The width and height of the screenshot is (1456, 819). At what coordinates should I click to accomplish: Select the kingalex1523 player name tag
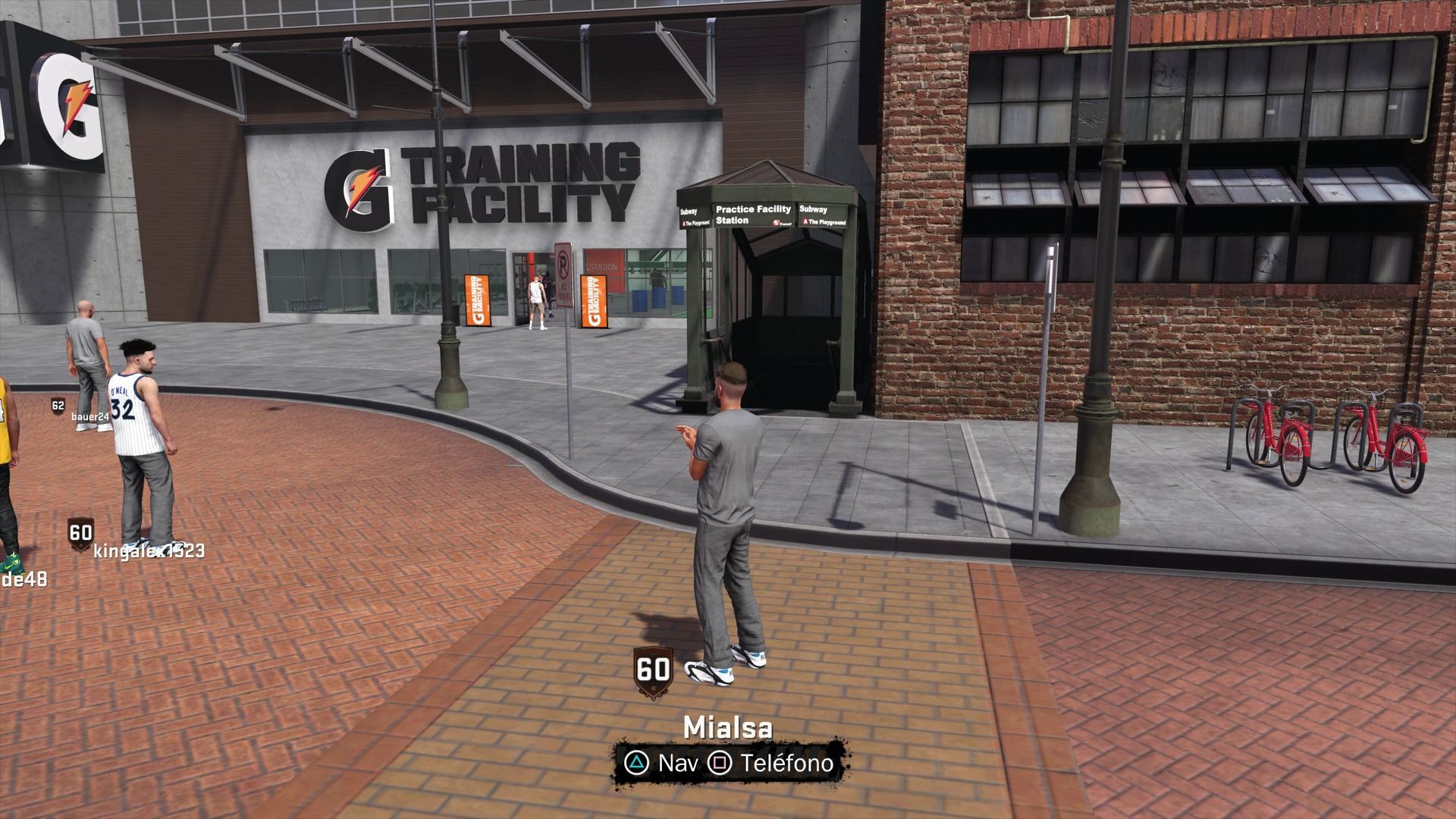[149, 551]
